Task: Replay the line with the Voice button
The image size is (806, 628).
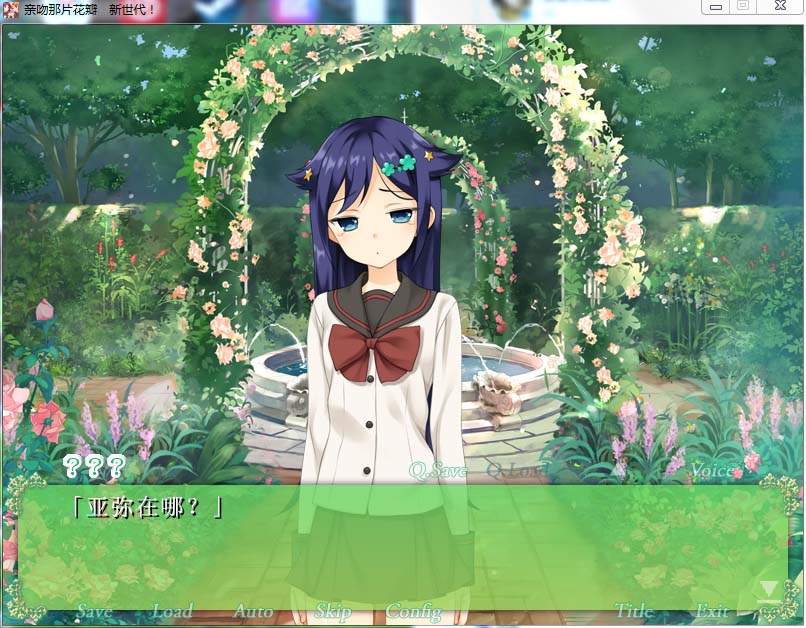Action: pos(711,470)
